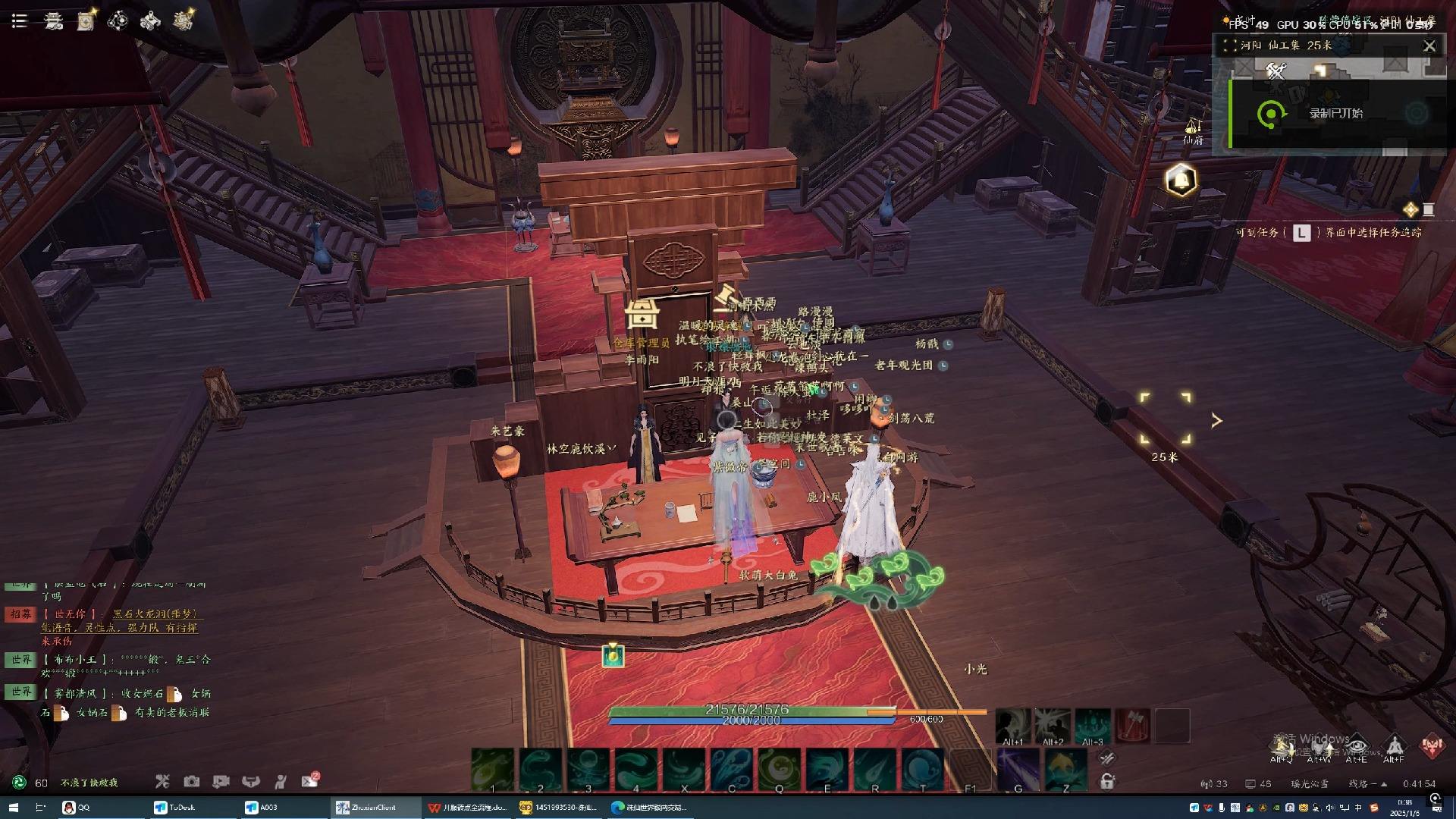1456x819 pixels.
Task: Open the mail icon with red badge
Action: point(309,780)
